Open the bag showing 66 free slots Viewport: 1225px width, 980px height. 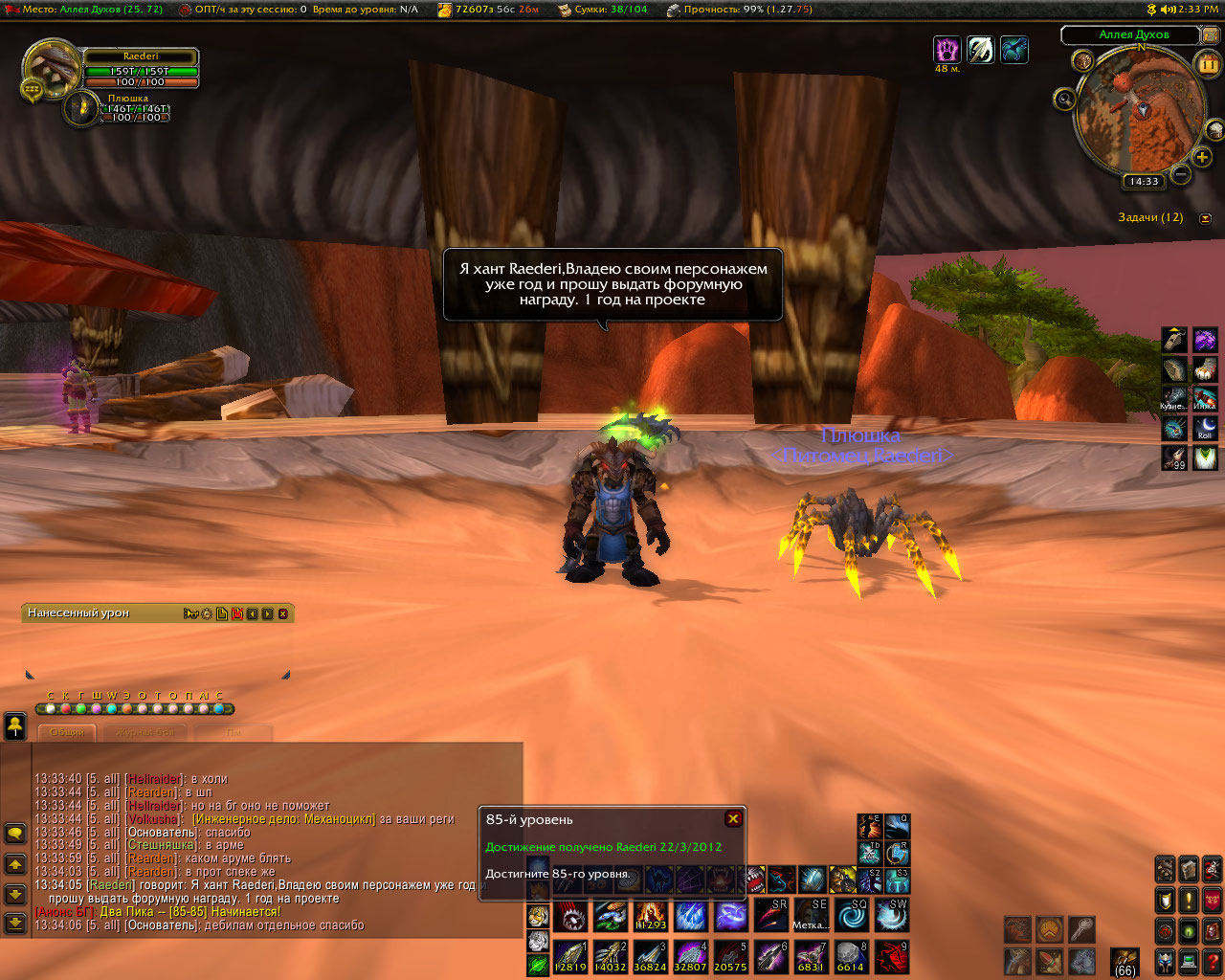click(x=1125, y=960)
